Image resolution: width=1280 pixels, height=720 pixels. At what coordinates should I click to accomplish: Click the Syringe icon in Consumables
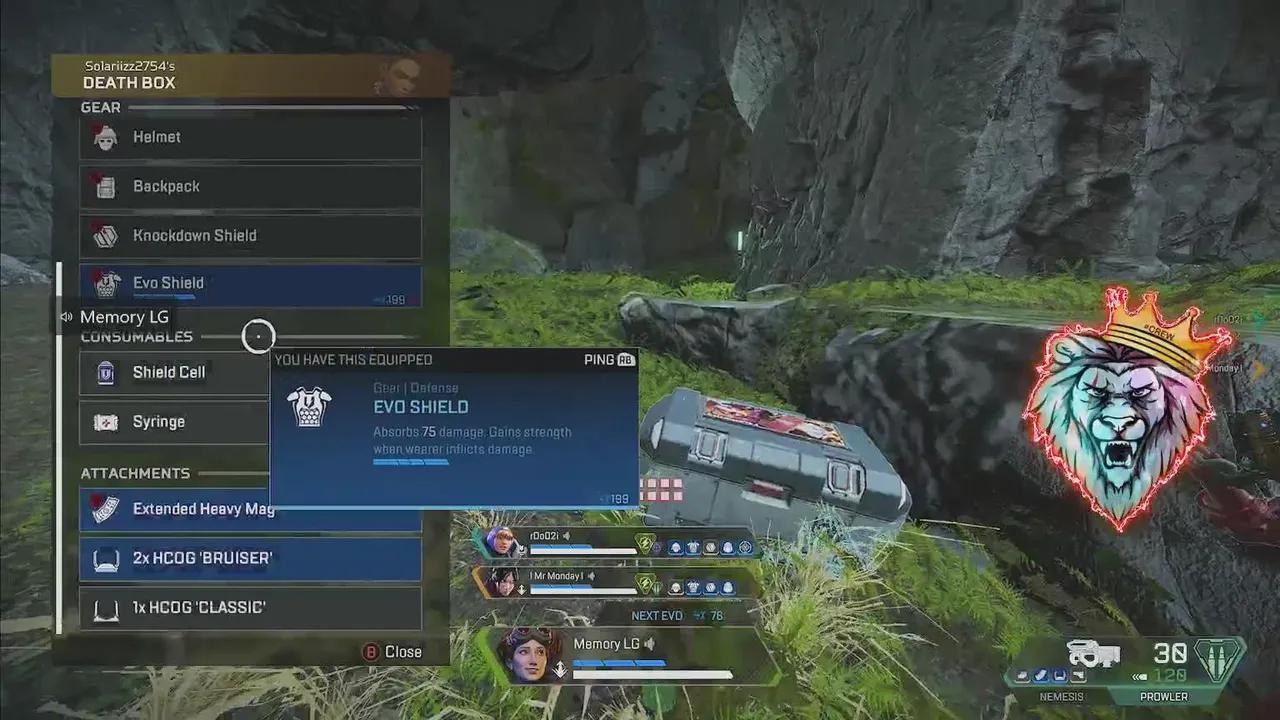pos(107,421)
